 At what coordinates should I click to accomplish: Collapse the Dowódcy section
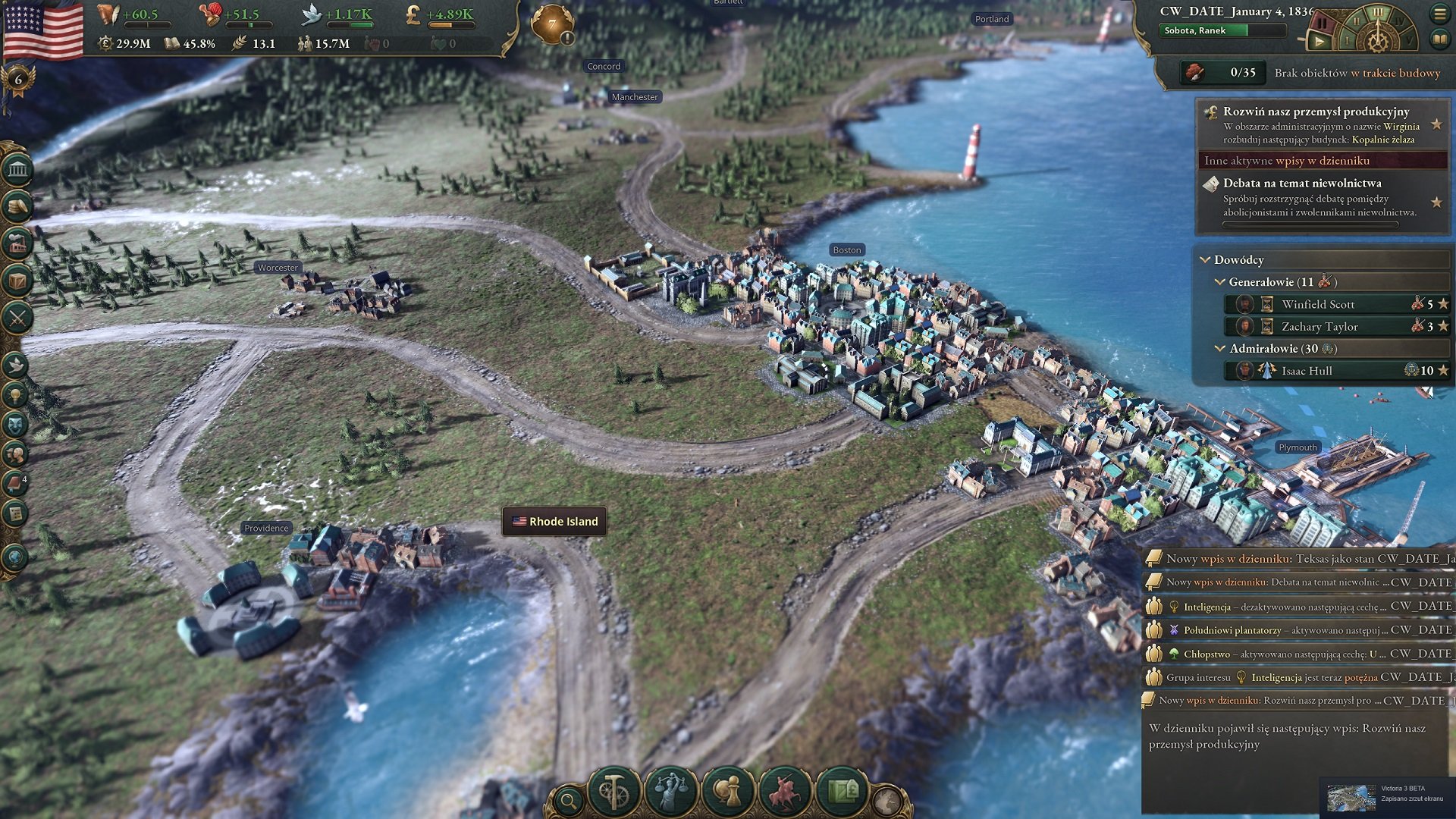(x=1205, y=260)
